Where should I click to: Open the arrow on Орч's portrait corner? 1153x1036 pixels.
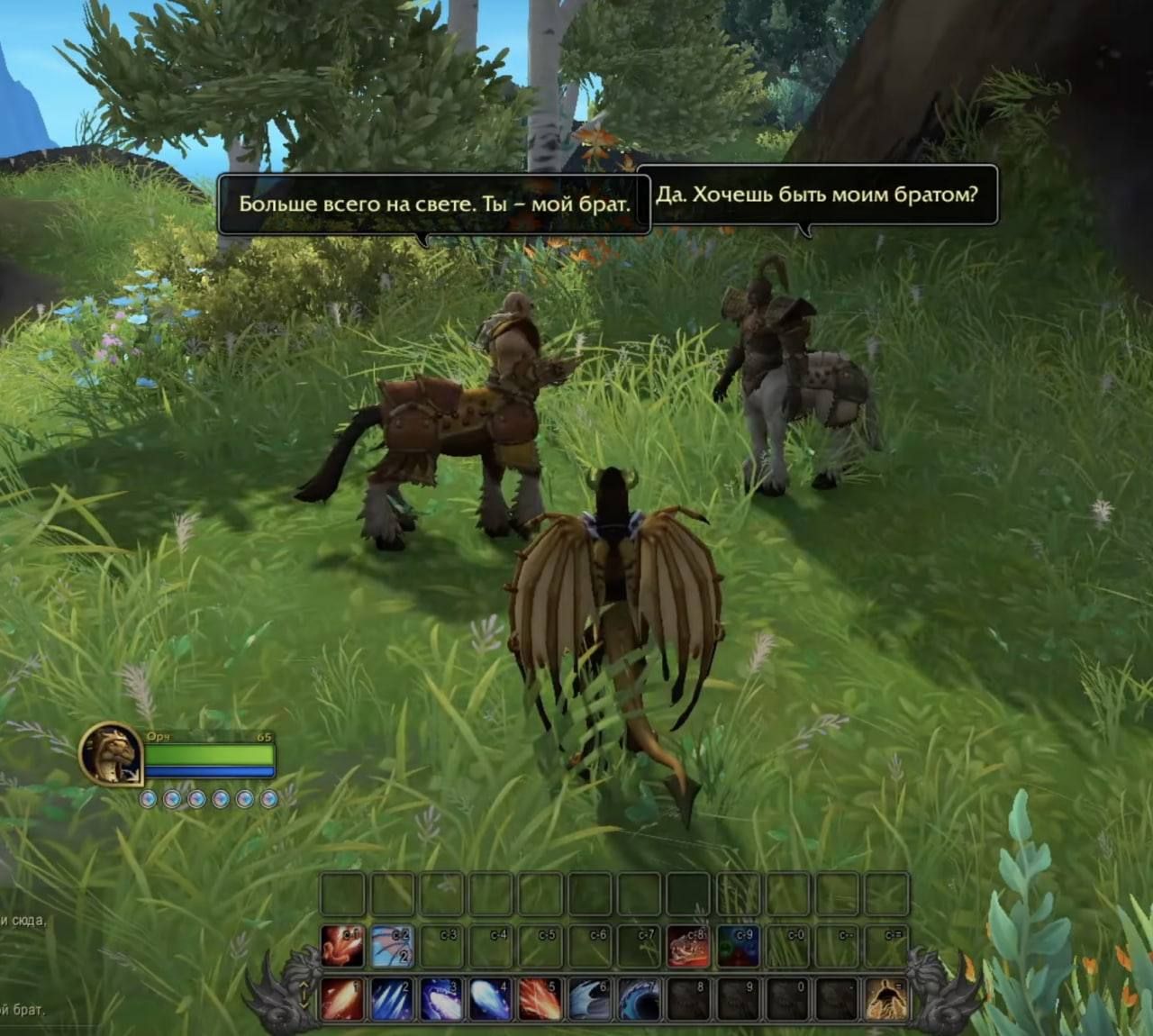pyautogui.click(x=132, y=774)
